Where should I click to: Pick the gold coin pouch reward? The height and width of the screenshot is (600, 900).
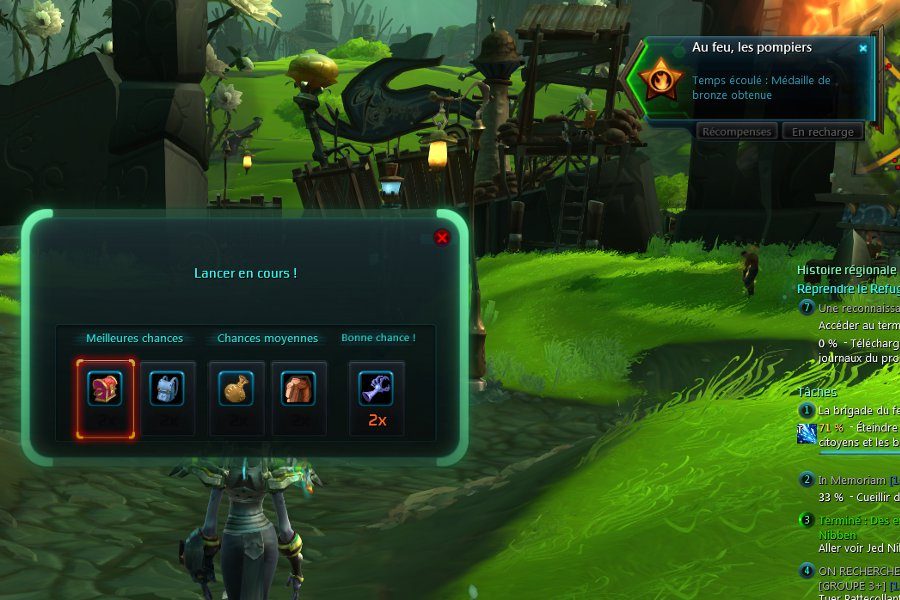[237, 388]
